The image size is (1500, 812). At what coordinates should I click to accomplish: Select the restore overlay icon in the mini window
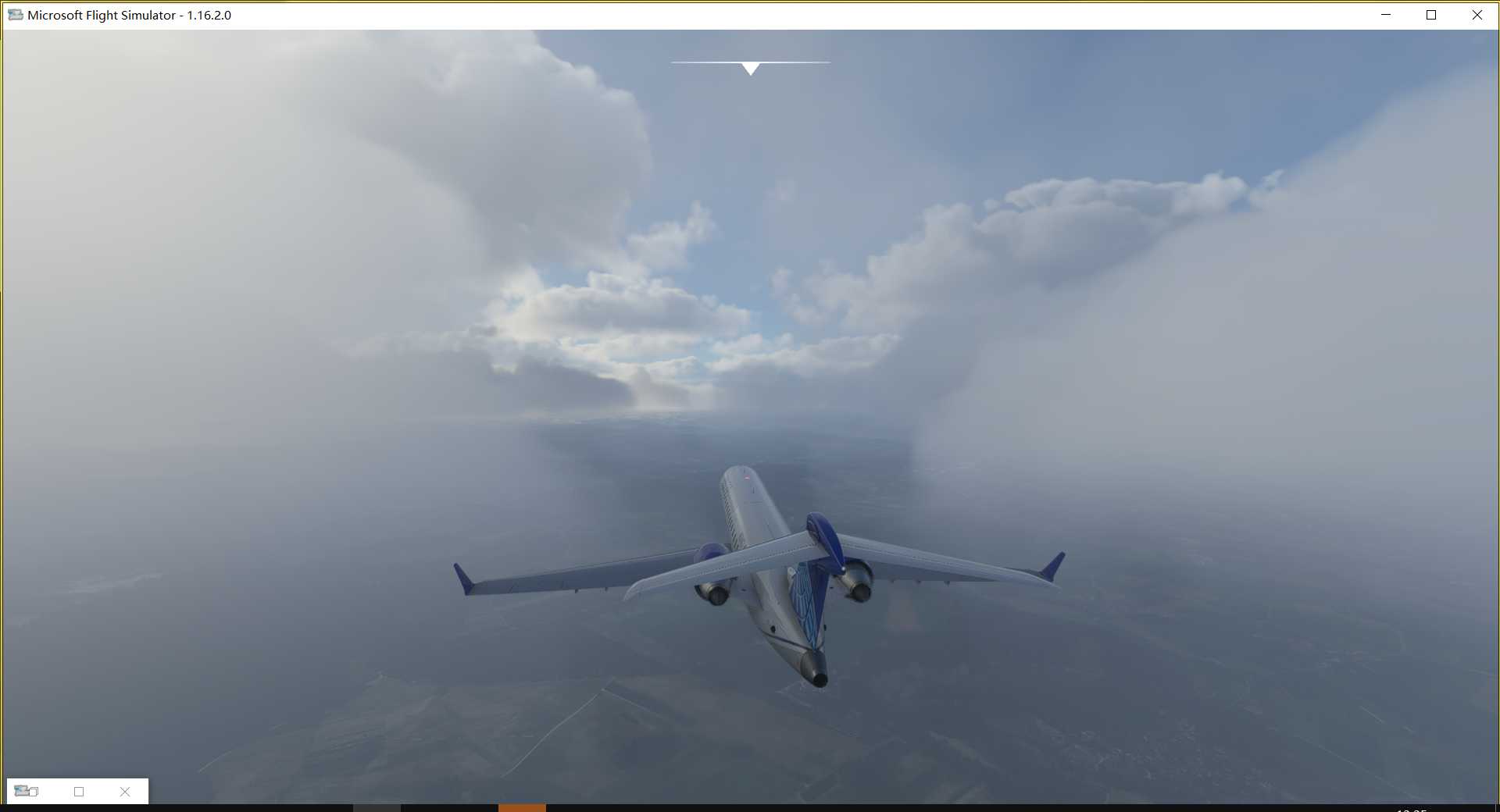[x=33, y=793]
